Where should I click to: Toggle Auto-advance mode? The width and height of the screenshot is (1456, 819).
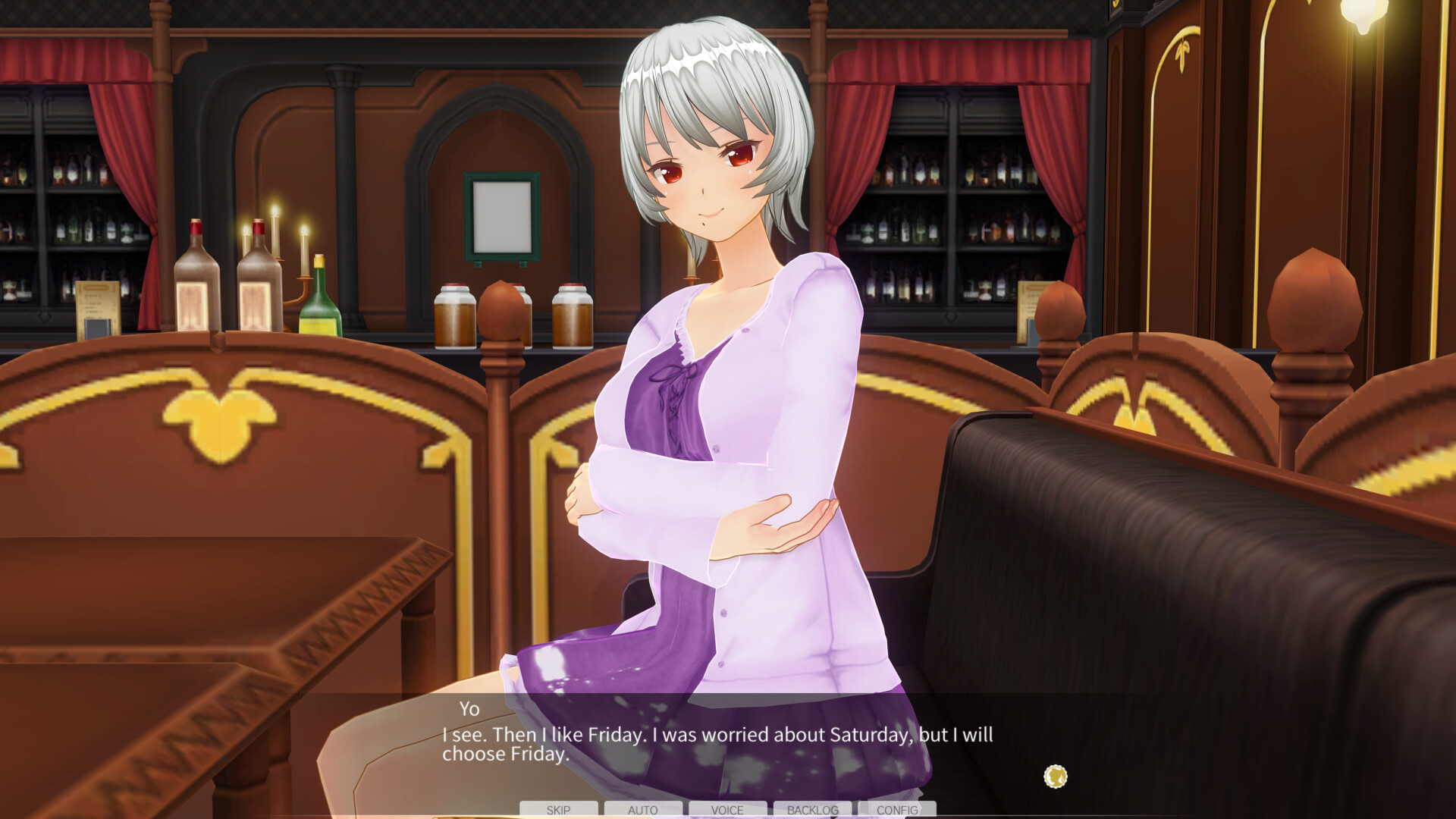click(x=643, y=809)
